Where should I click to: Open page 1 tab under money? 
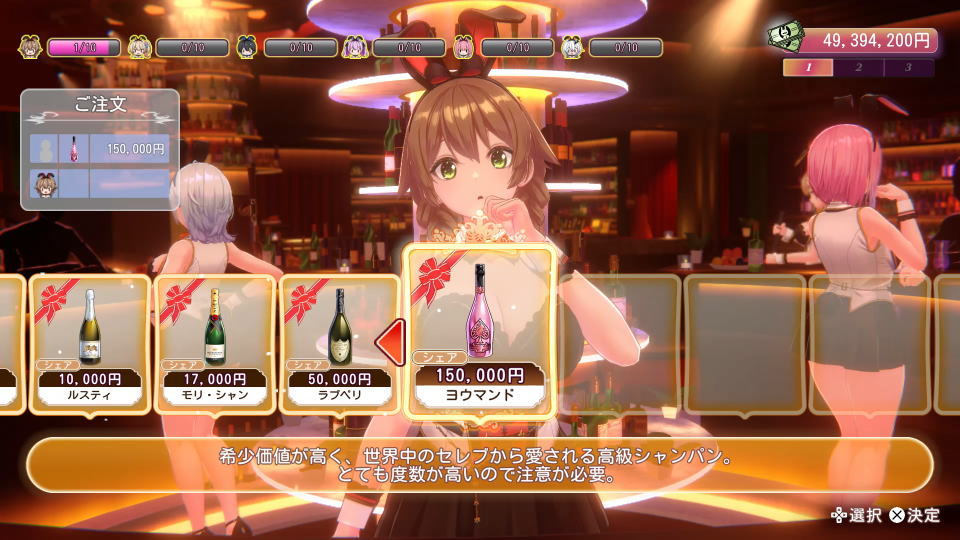[x=808, y=68]
